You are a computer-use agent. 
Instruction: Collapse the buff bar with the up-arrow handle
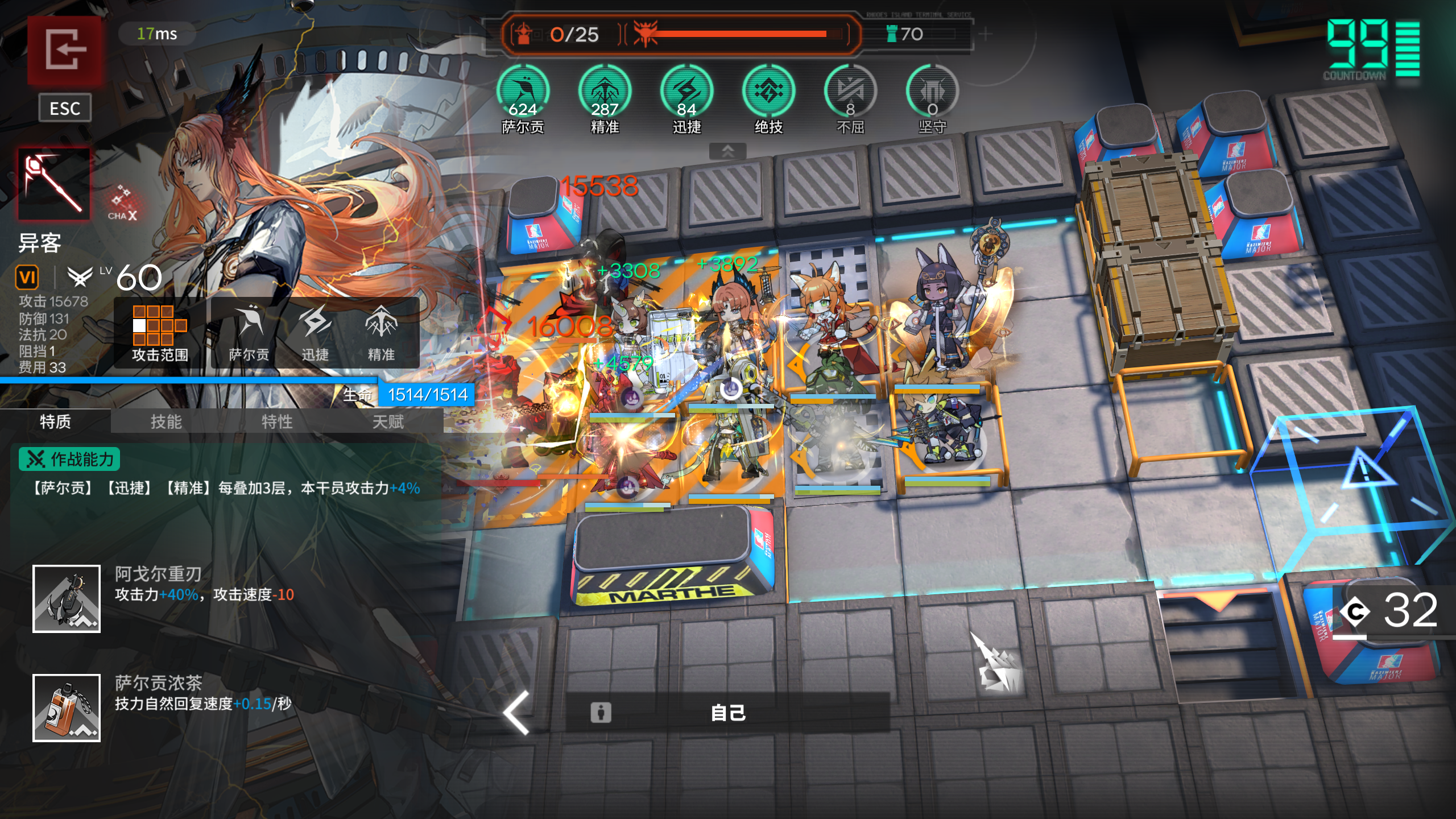727,151
